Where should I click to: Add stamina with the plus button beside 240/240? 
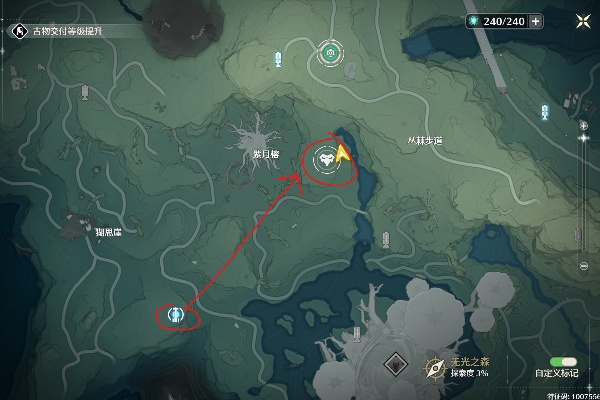[x=536, y=21]
